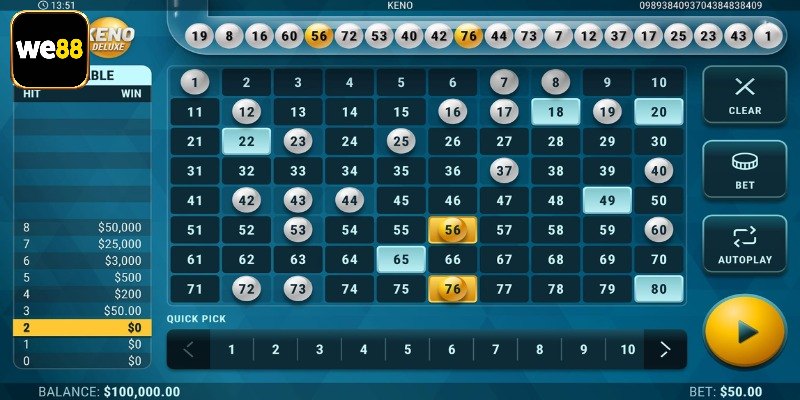Screen dimensions: 800x400
Task: Pick number 9 on the keno board
Action: point(606,83)
